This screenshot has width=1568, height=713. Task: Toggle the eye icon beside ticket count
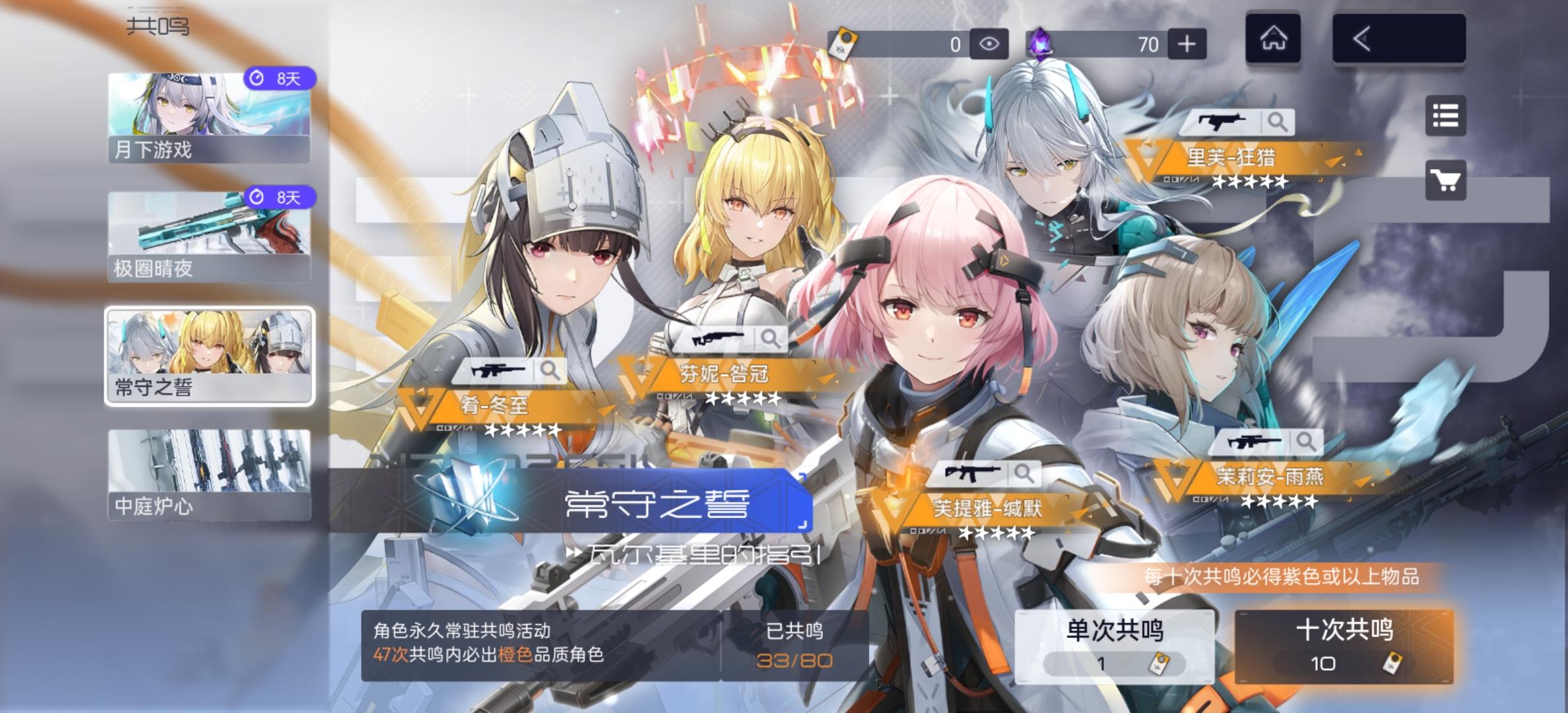991,44
